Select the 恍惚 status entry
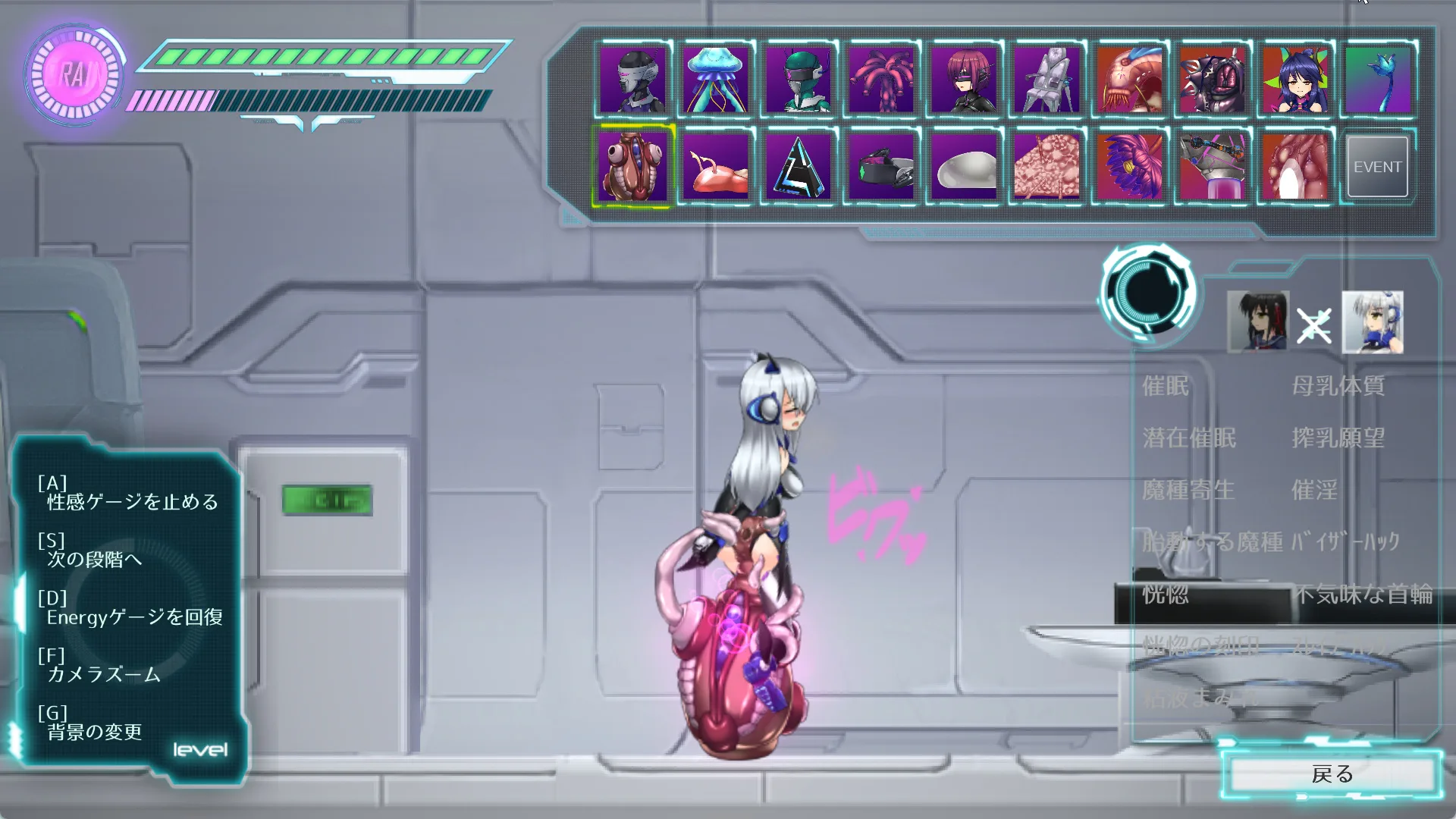This screenshot has width=1456, height=819. [x=1166, y=595]
